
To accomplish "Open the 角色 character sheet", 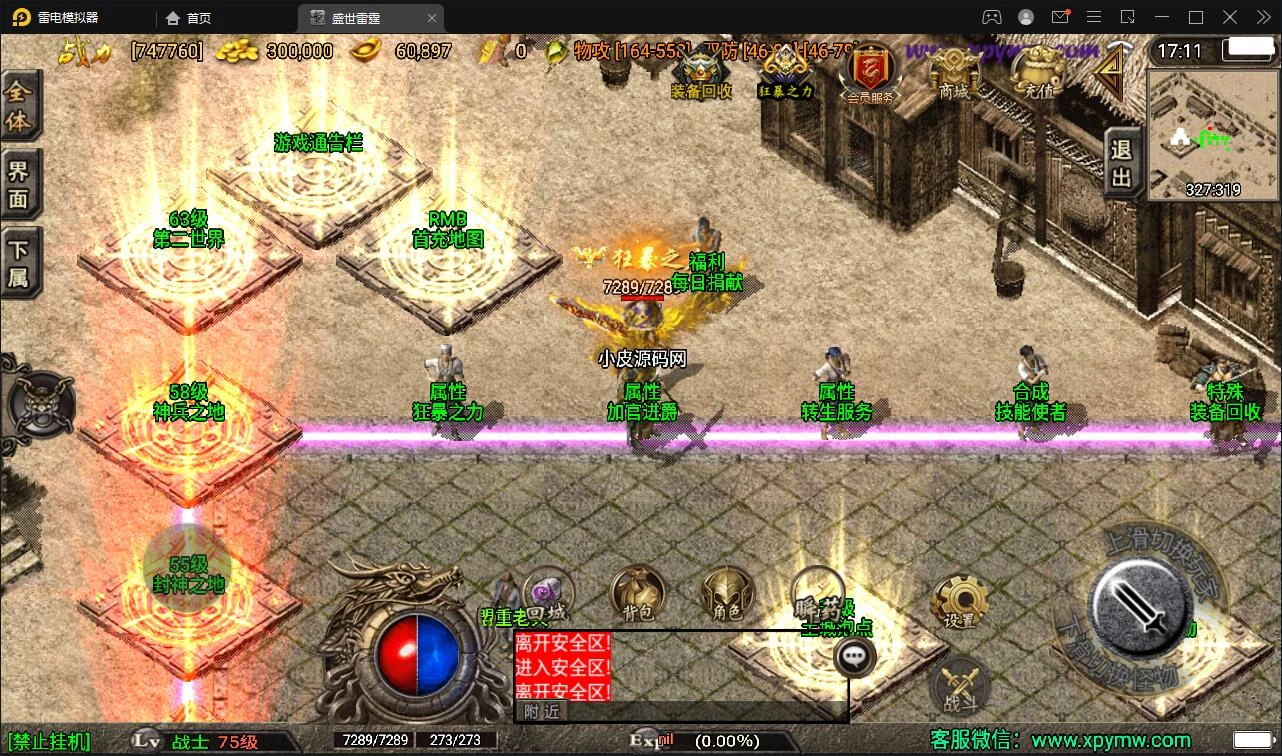I will tap(727, 594).
